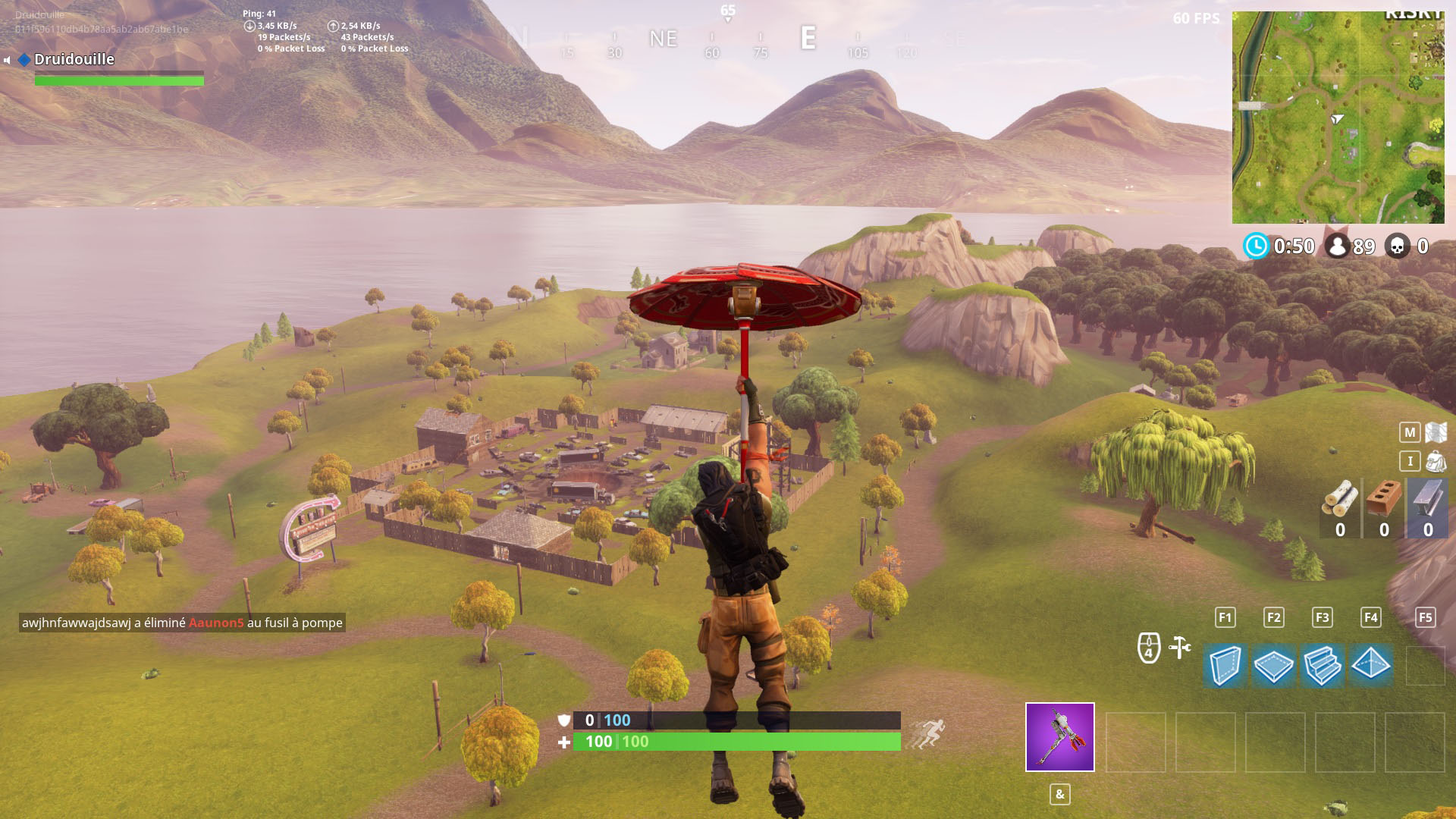The image size is (1456, 819).
Task: Open the emote wheel slot (&)
Action: [x=1059, y=795]
